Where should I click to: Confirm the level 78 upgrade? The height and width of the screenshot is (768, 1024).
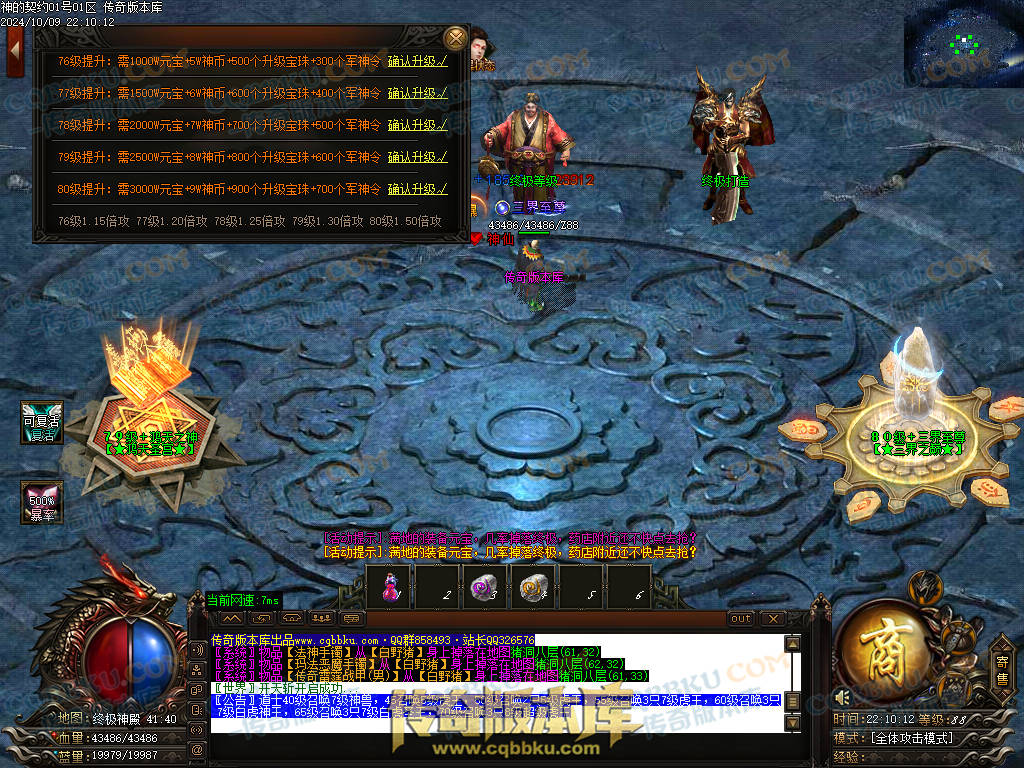click(x=417, y=125)
